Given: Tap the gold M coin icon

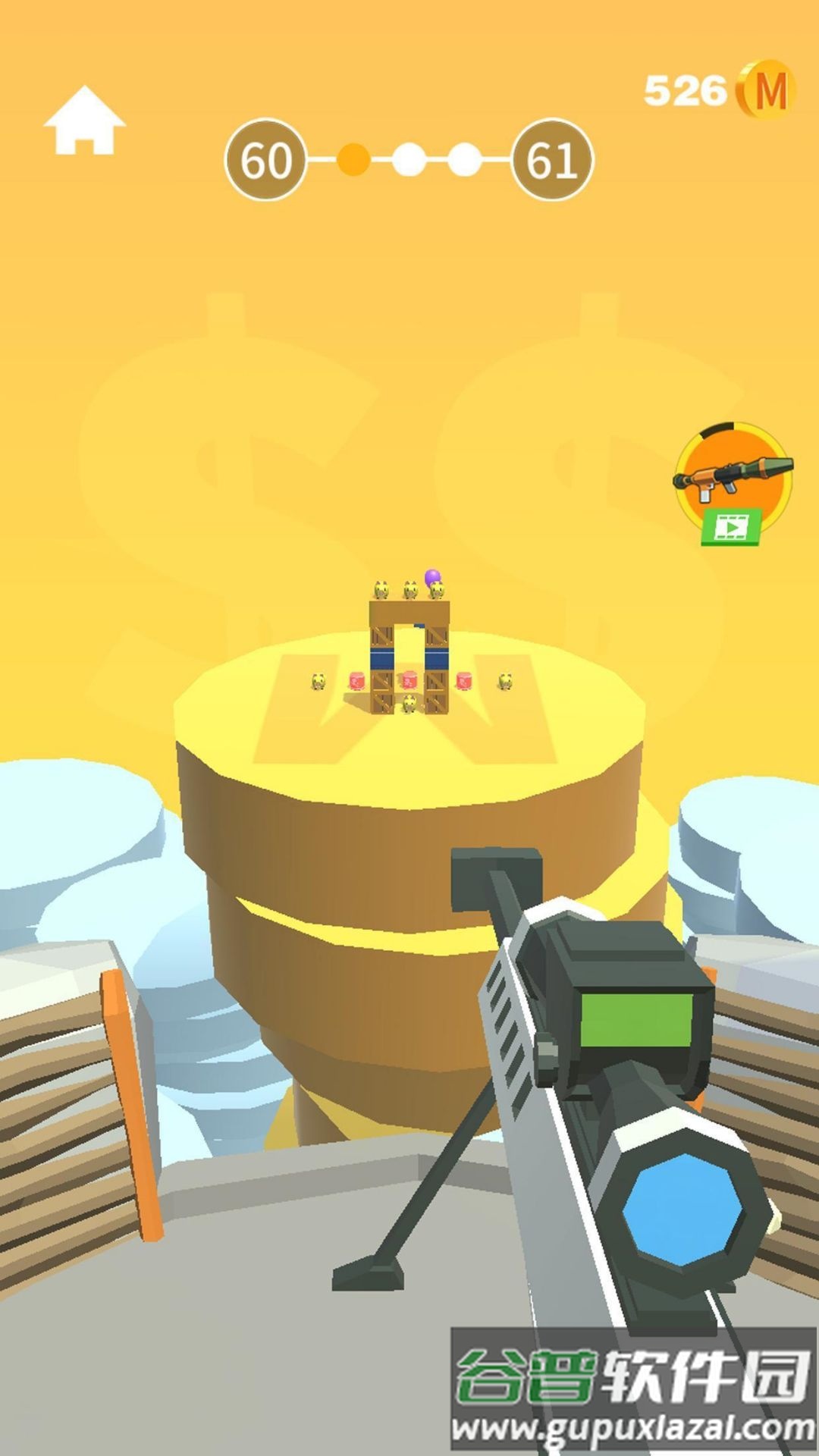Looking at the screenshot, I should tap(767, 91).
